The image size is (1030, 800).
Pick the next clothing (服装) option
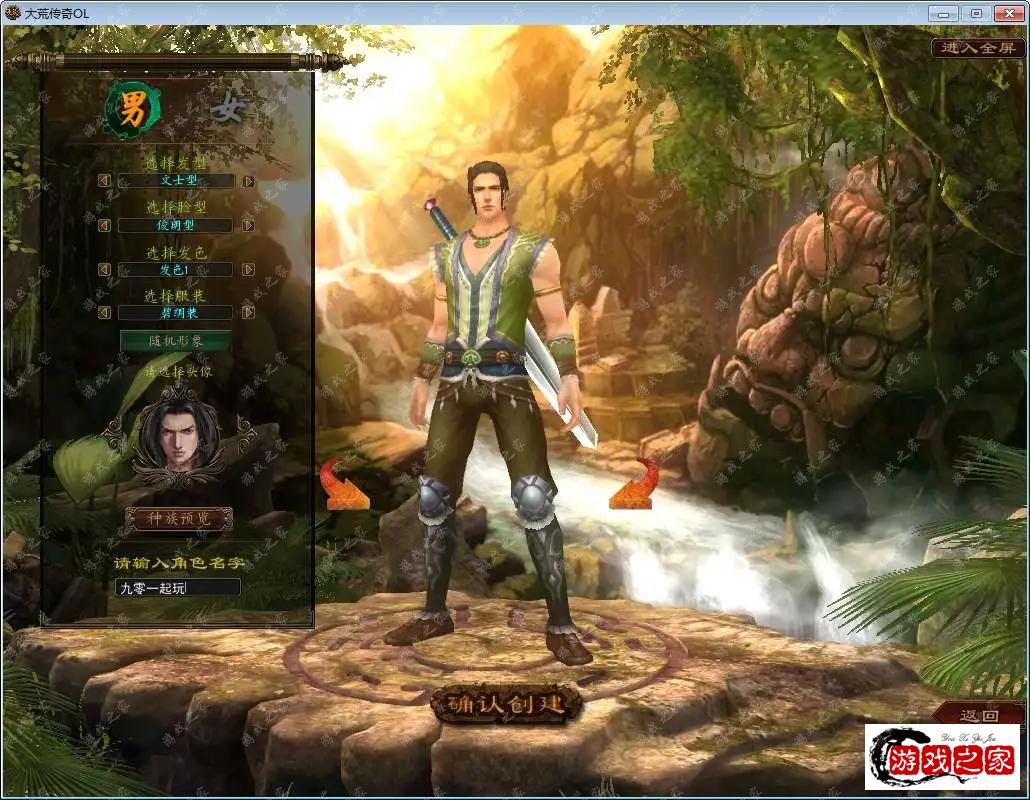click(x=248, y=312)
